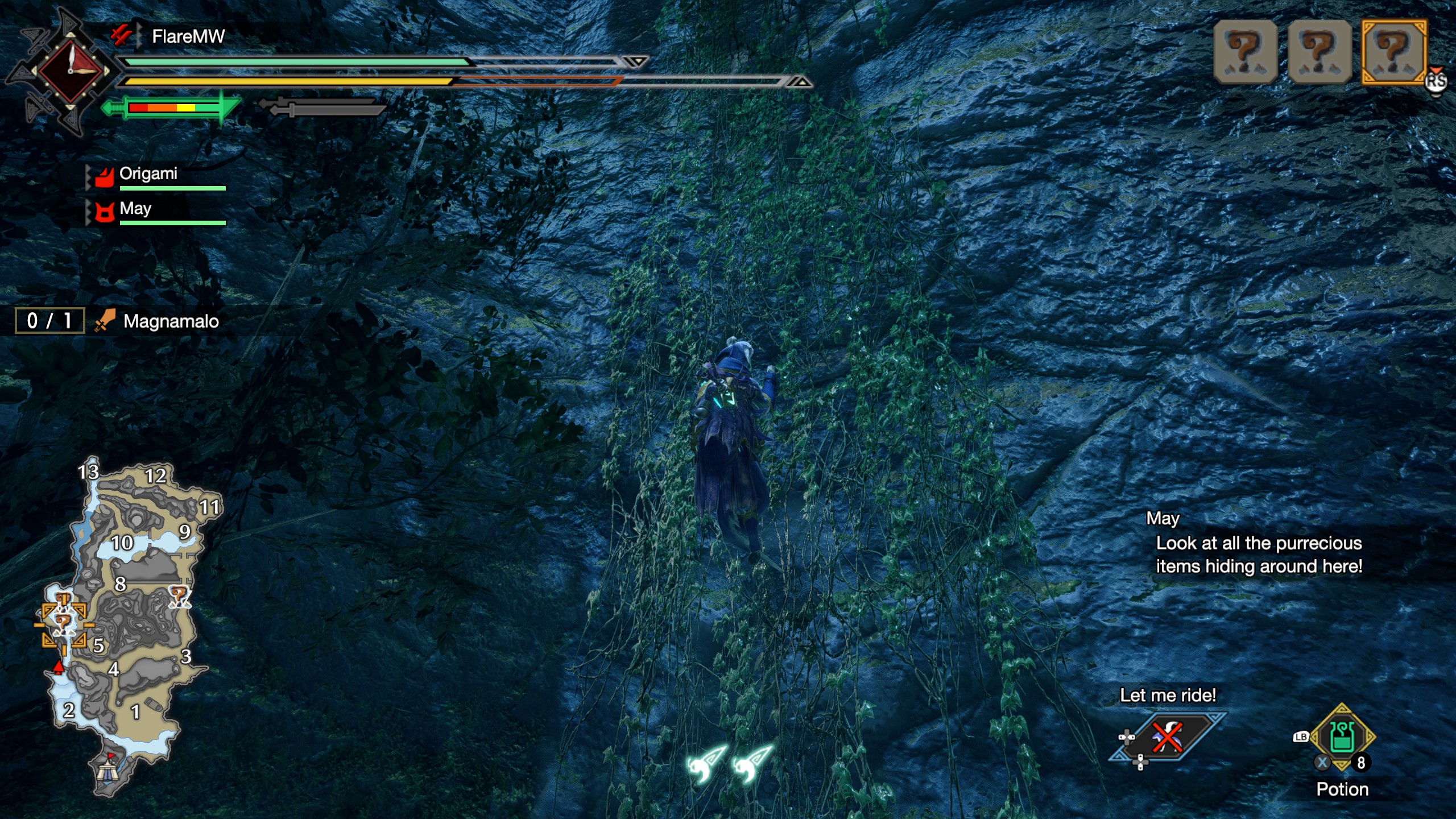
Task: Select buddy Origami in the party list
Action: pos(148,174)
